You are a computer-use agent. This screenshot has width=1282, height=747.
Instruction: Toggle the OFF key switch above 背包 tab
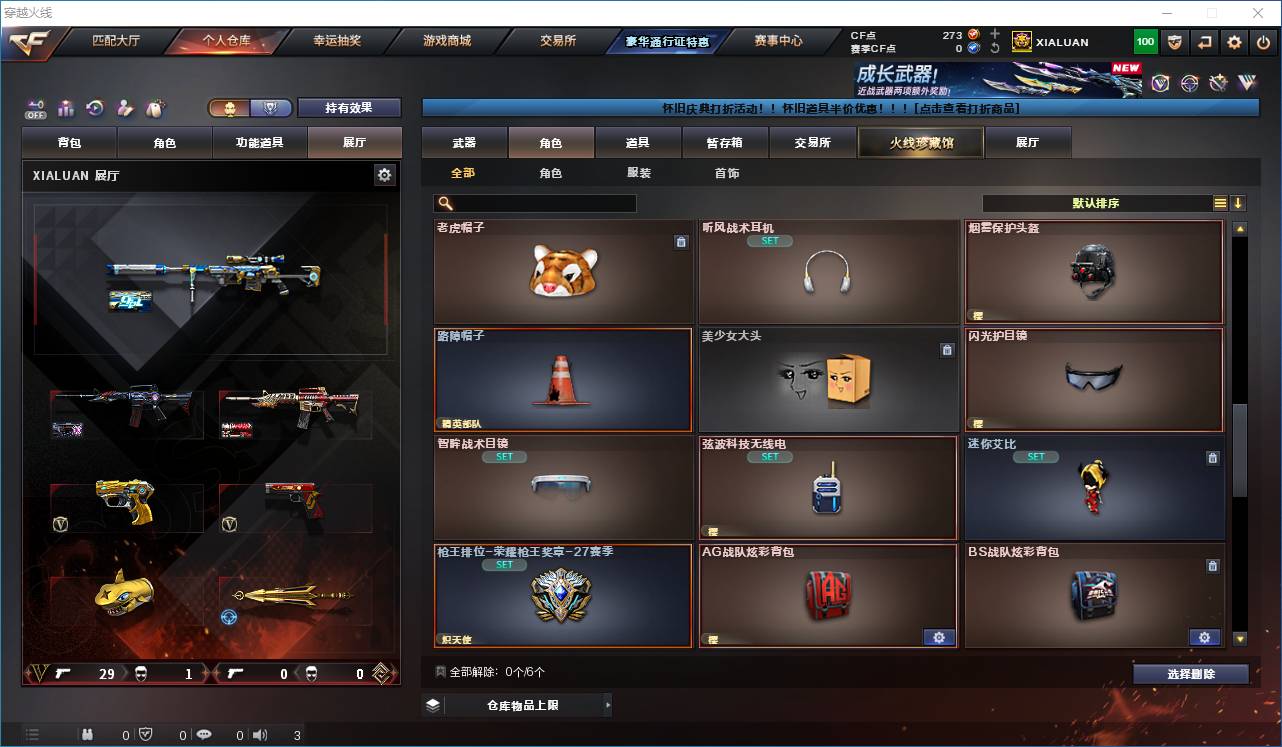coord(35,108)
